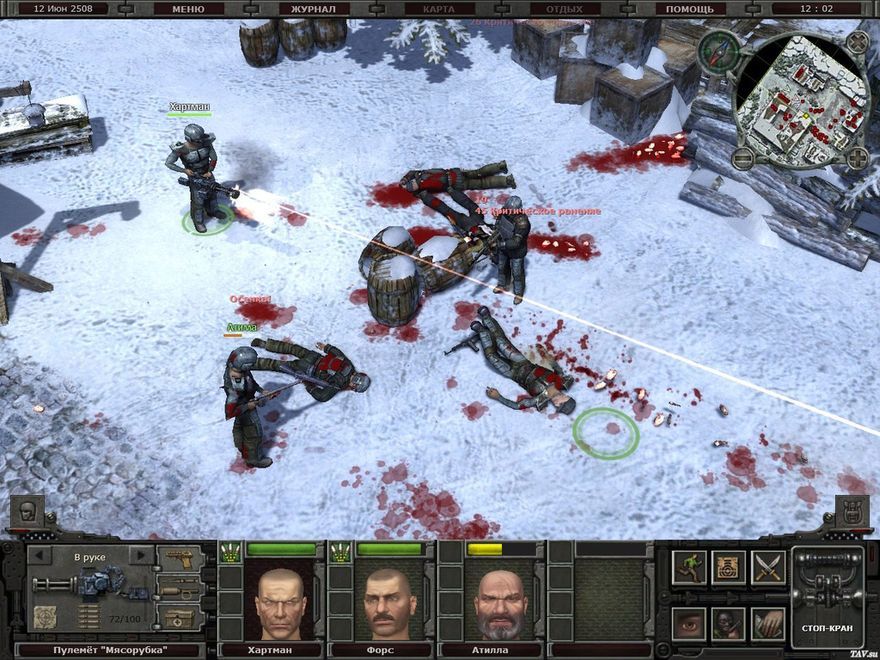Screen dimensions: 880x660
Task: Close the minimap with the X button
Action: [858, 42]
